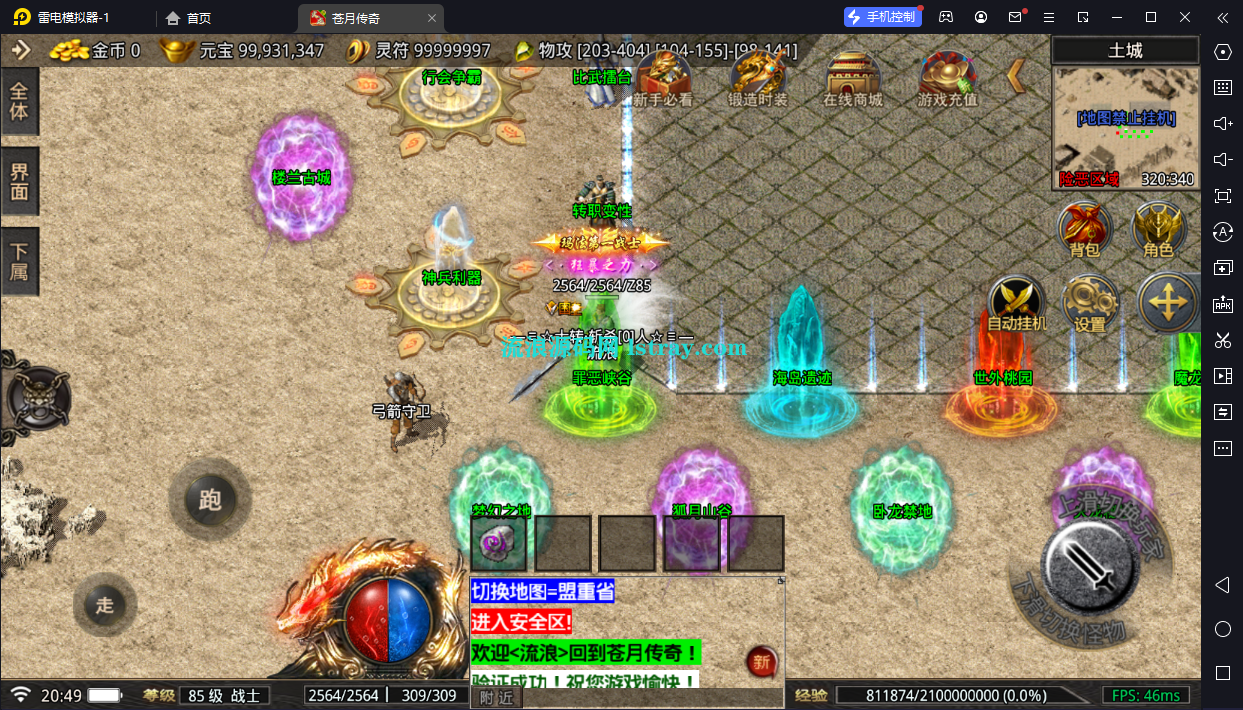Image resolution: width=1243 pixels, height=710 pixels.
Task: Open the 在线商城 online shop
Action: coord(852,76)
